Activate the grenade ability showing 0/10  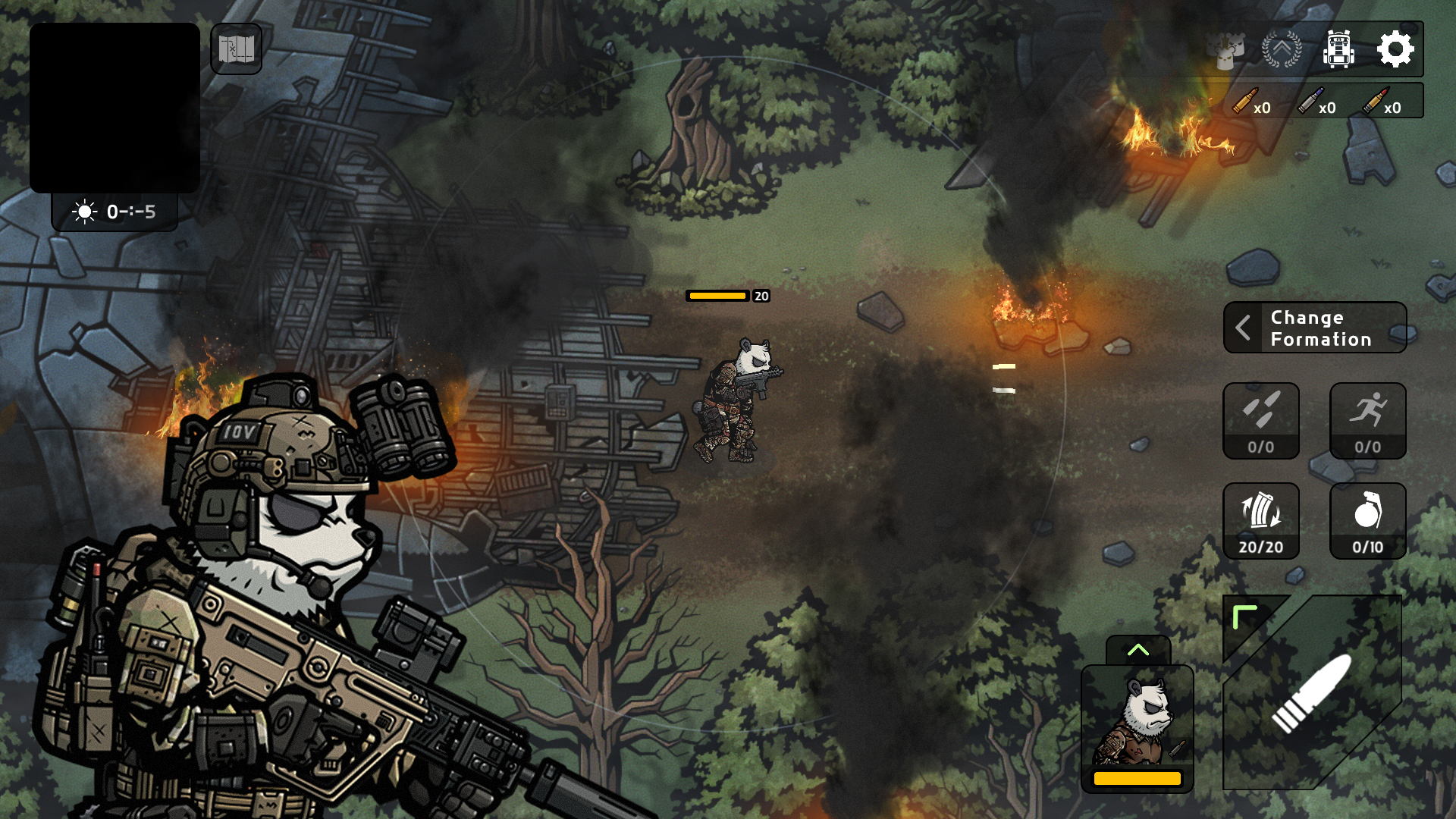(1367, 520)
